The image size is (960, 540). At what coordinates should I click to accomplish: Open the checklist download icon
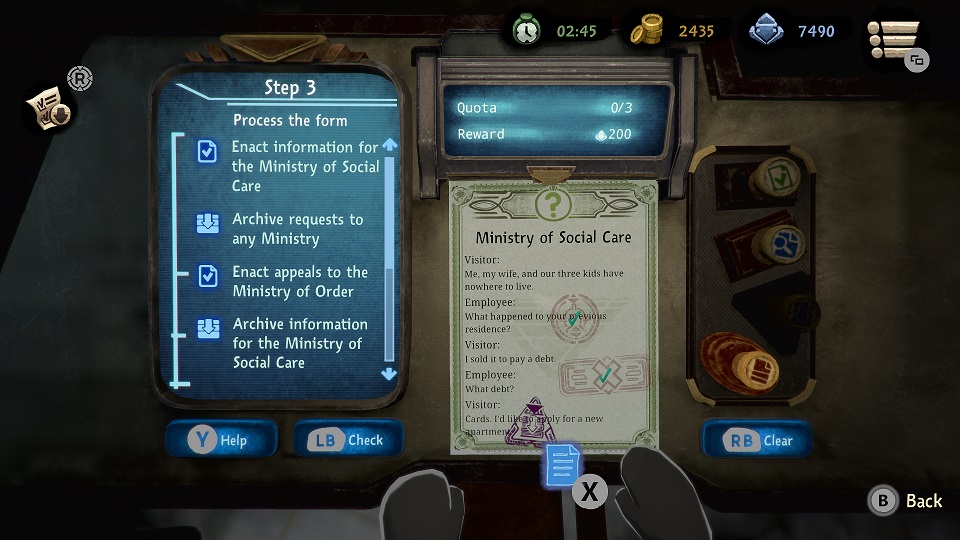click(48, 110)
